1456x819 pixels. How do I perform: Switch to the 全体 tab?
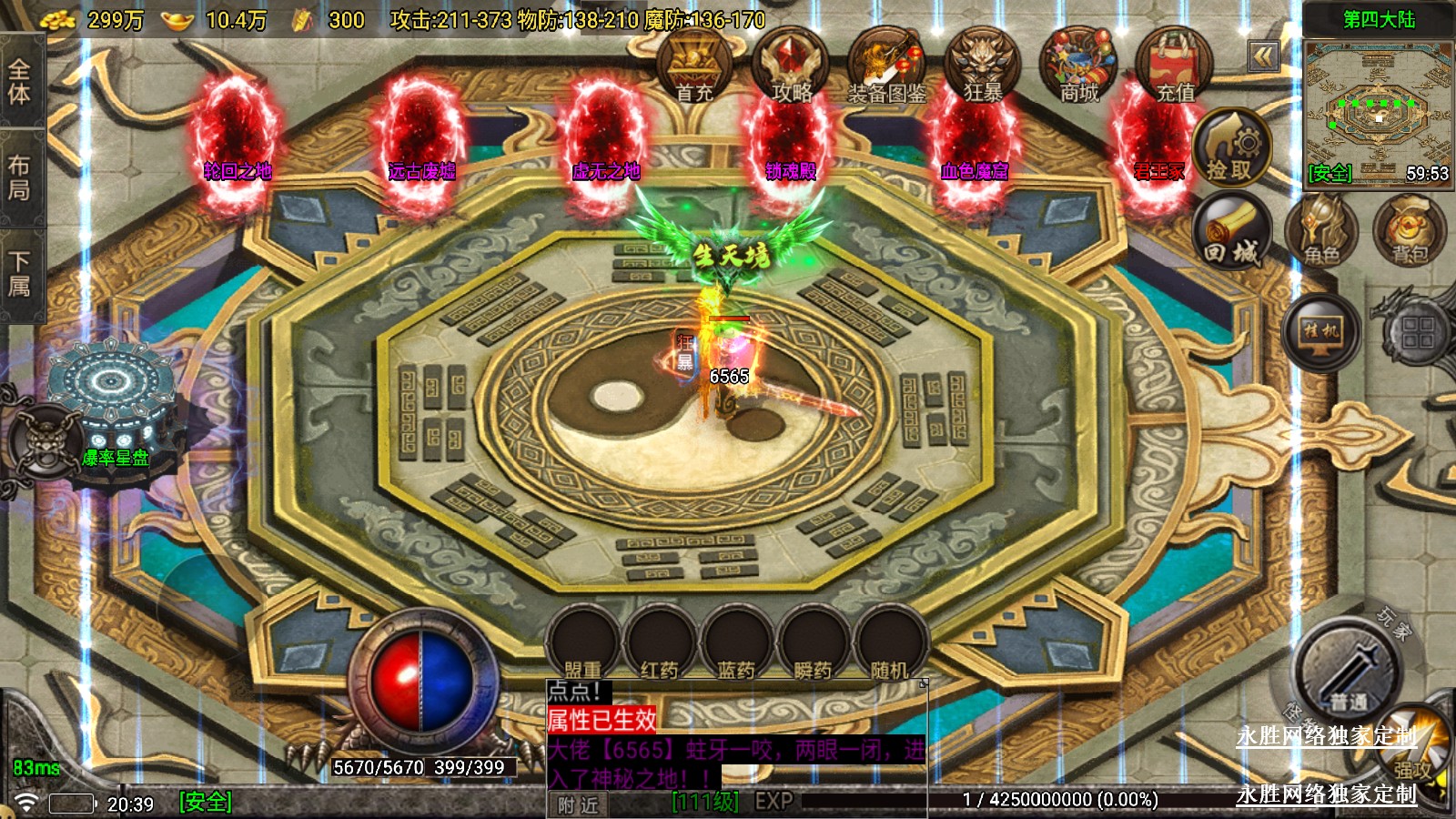[19, 82]
